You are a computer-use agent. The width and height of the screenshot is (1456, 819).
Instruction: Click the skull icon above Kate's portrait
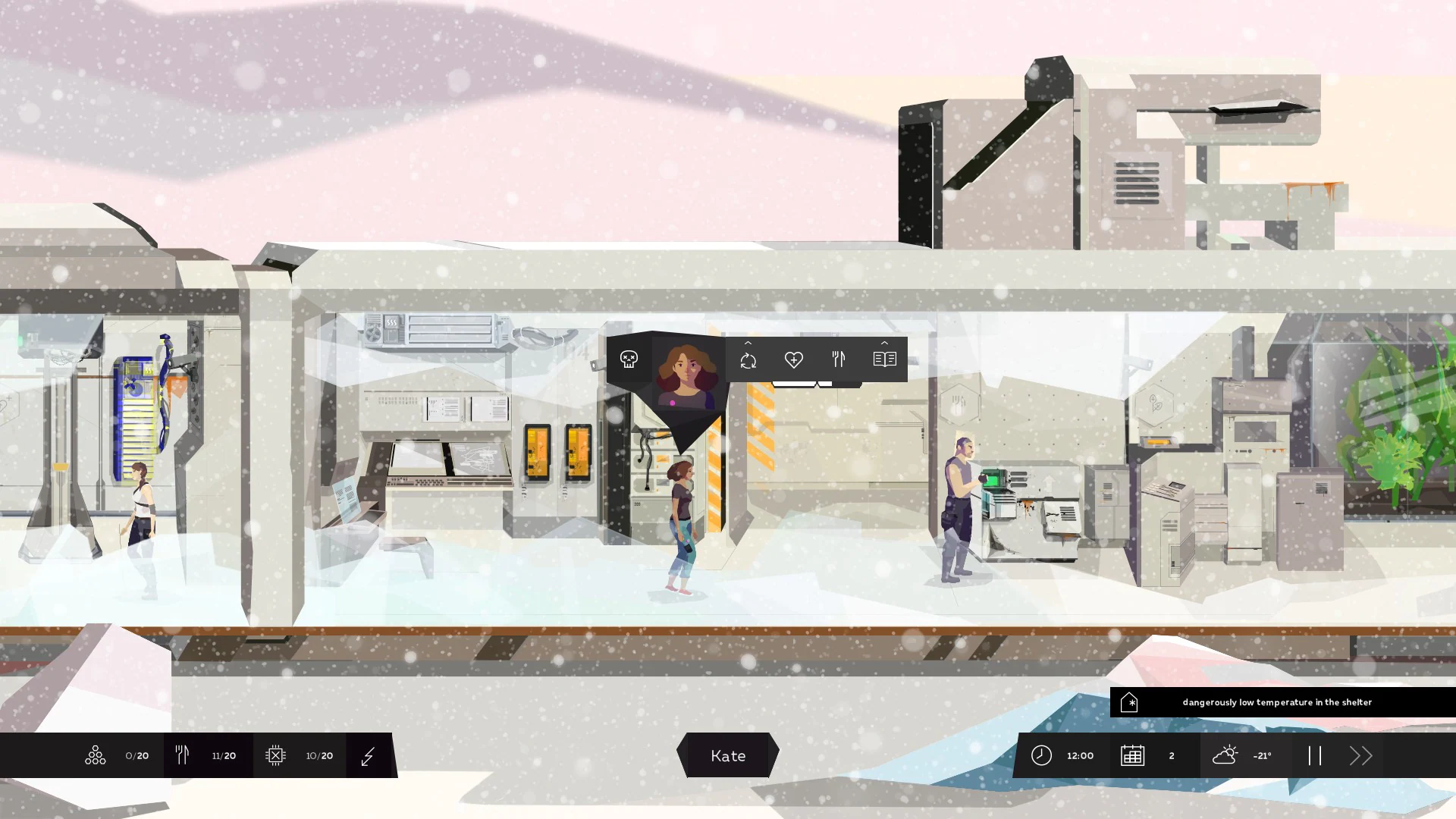click(629, 359)
